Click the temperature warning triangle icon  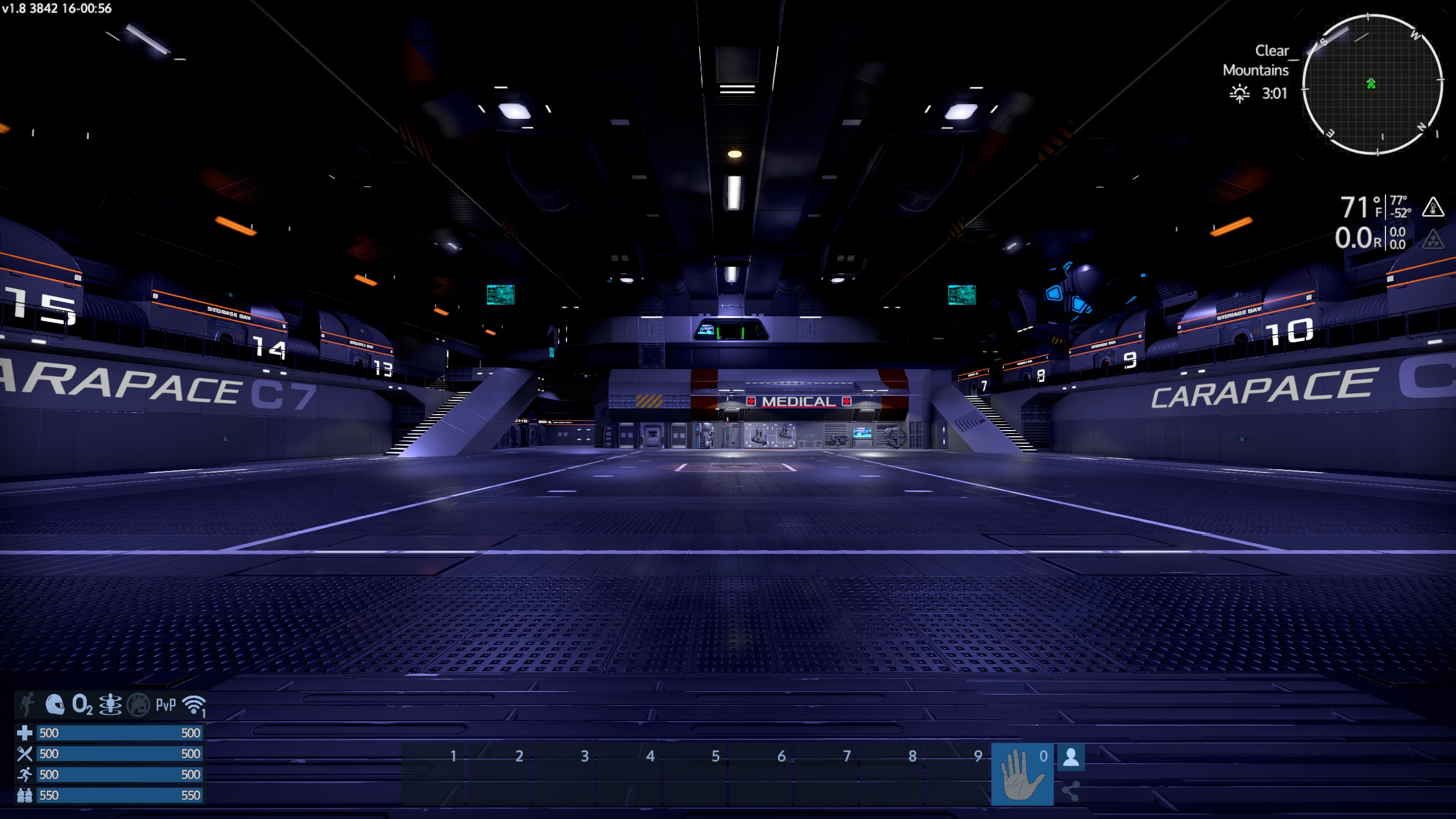1433,207
